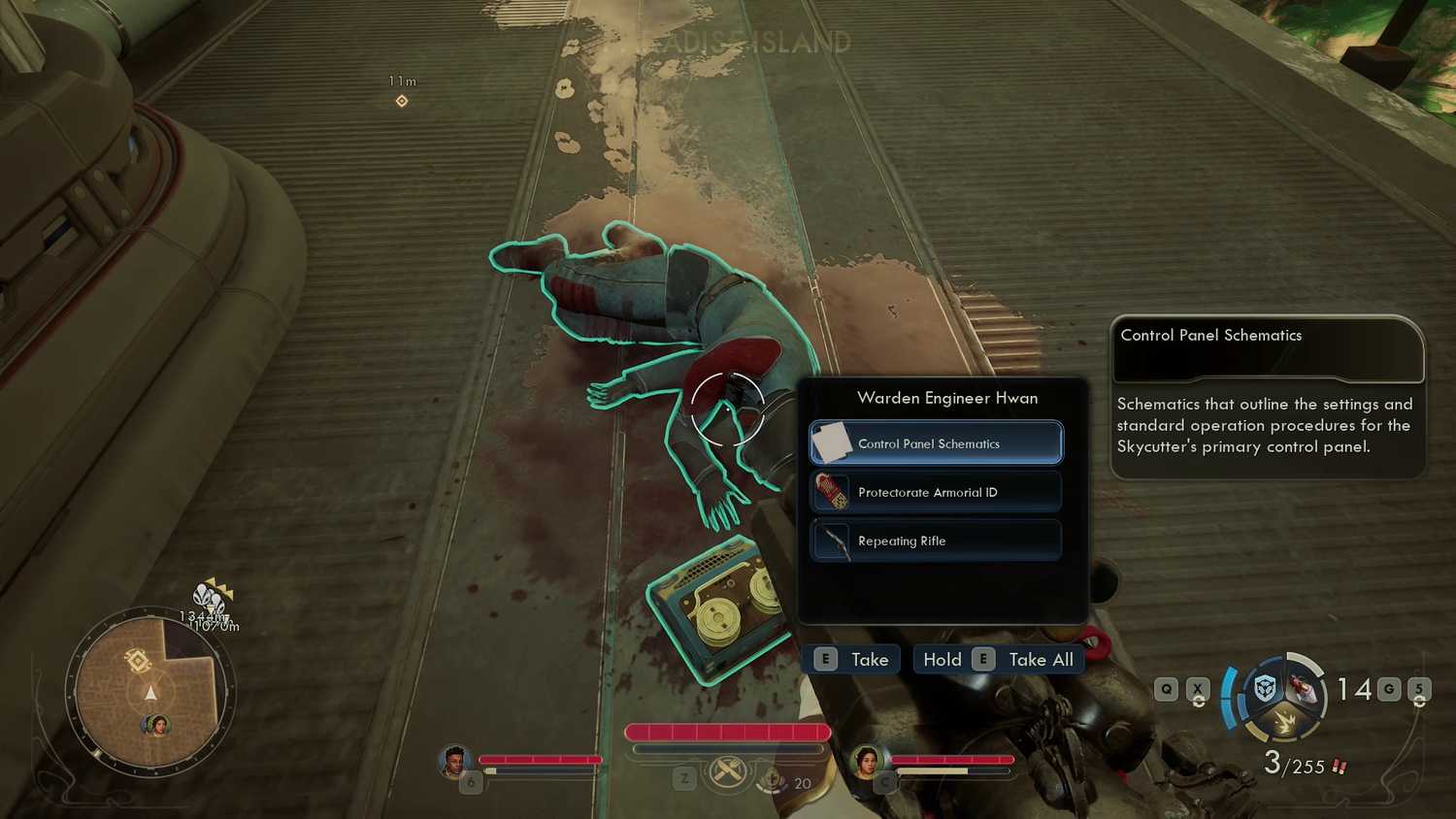
Task: Select the right female companion portrait
Action: coord(866,762)
